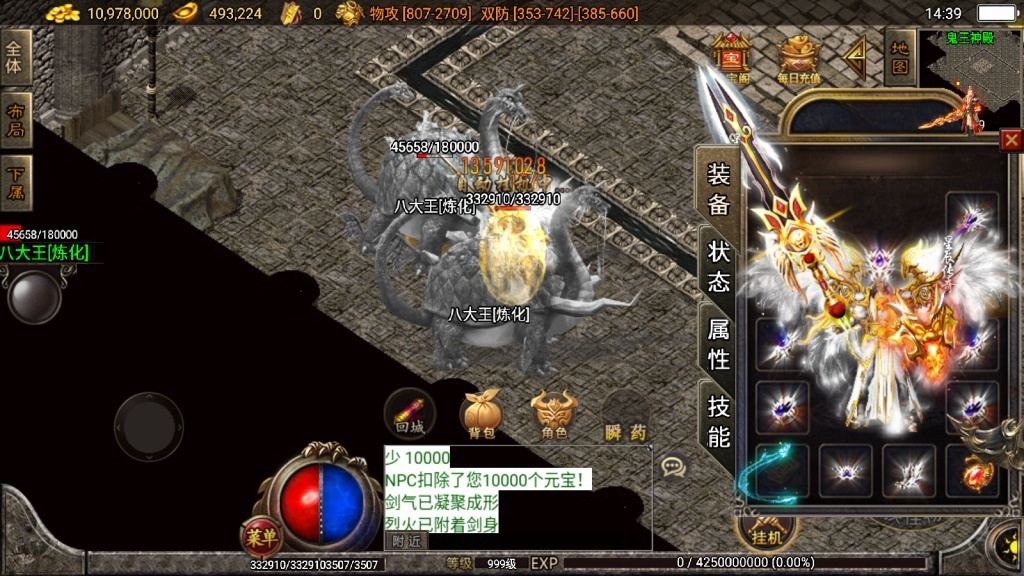
Task: Open the 宝阁 treasure pavilion shop
Action: 731,60
